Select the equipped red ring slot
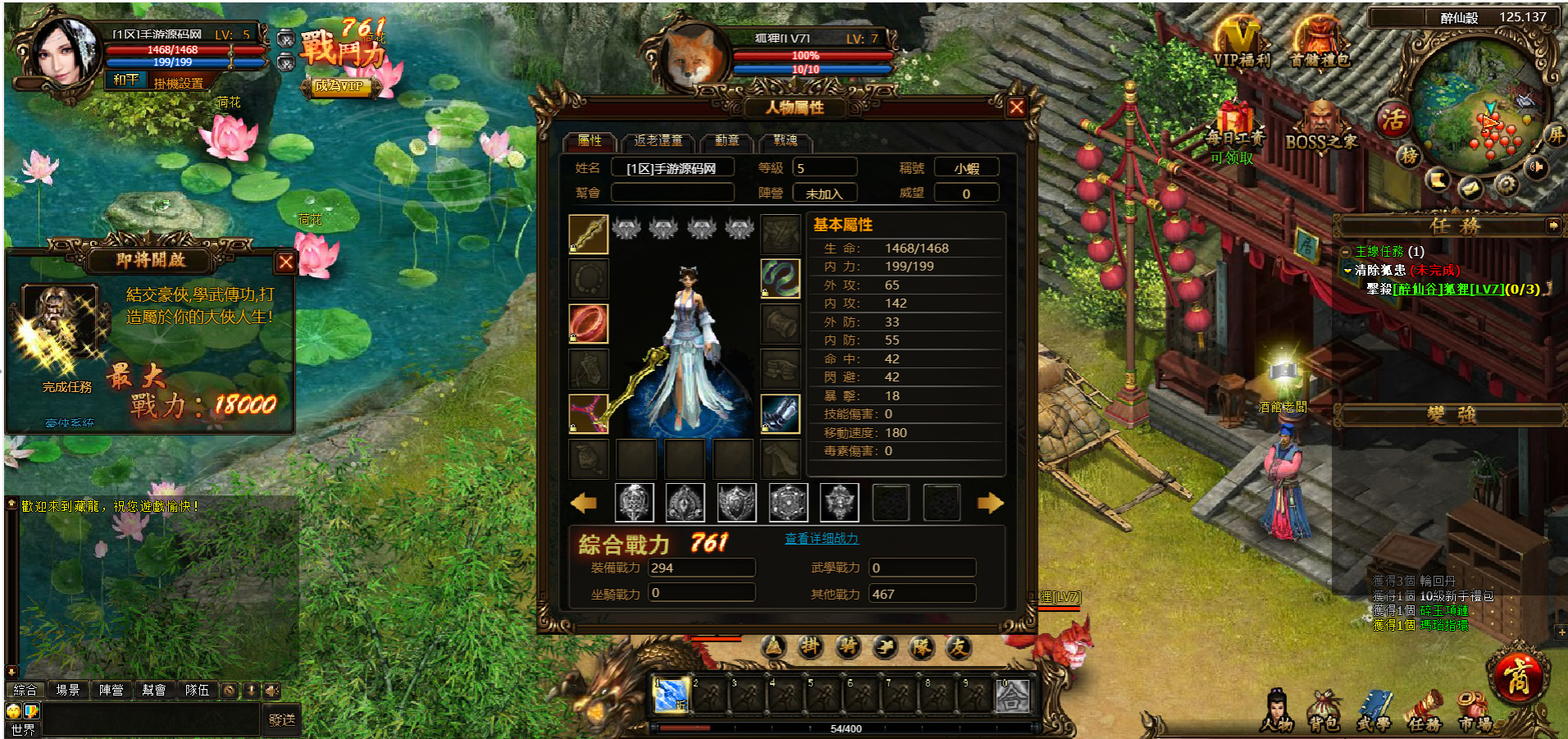 (x=589, y=323)
